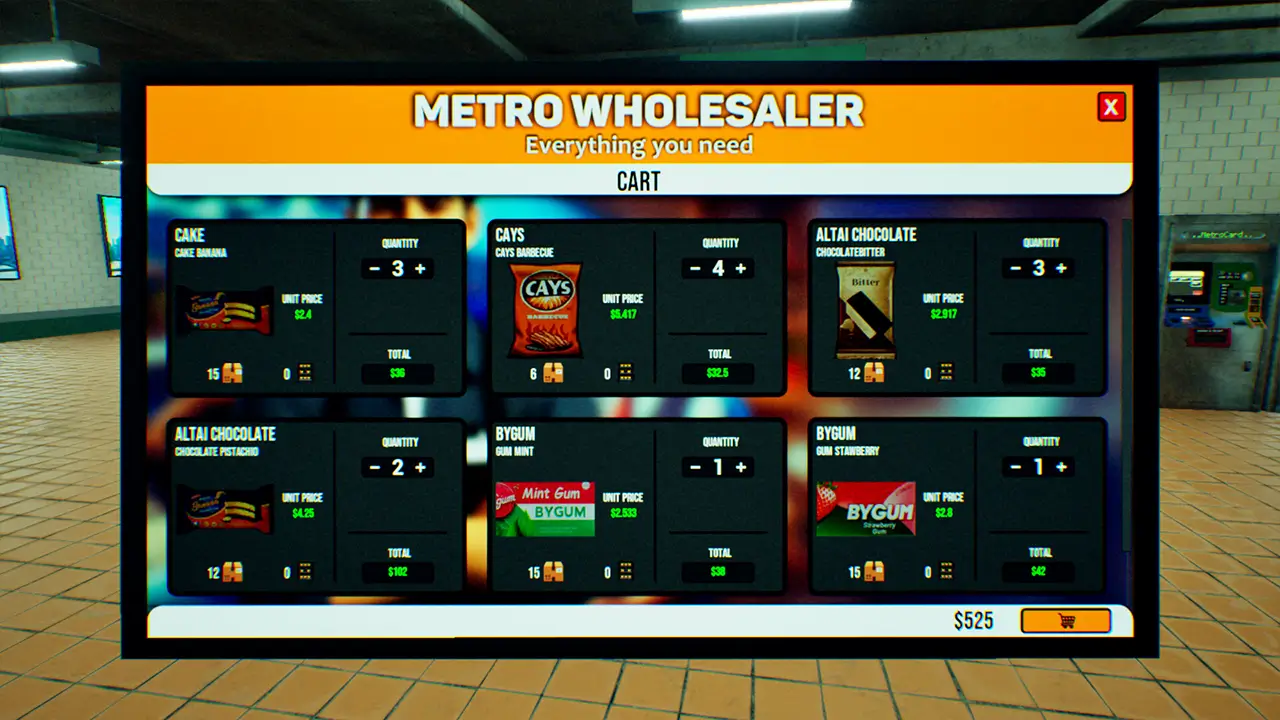Select the box icon on ChocolateBitter card
This screenshot has height=720, width=1280.
click(x=874, y=373)
